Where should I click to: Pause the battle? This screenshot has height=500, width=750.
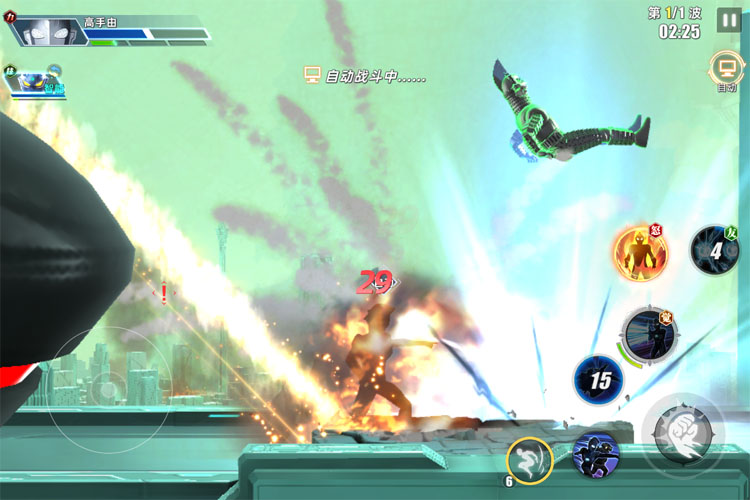(729, 19)
